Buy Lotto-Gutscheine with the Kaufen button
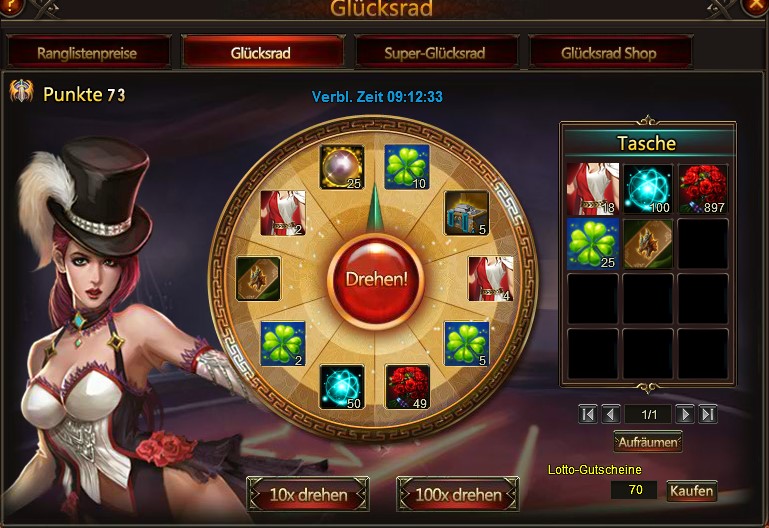 [691, 491]
